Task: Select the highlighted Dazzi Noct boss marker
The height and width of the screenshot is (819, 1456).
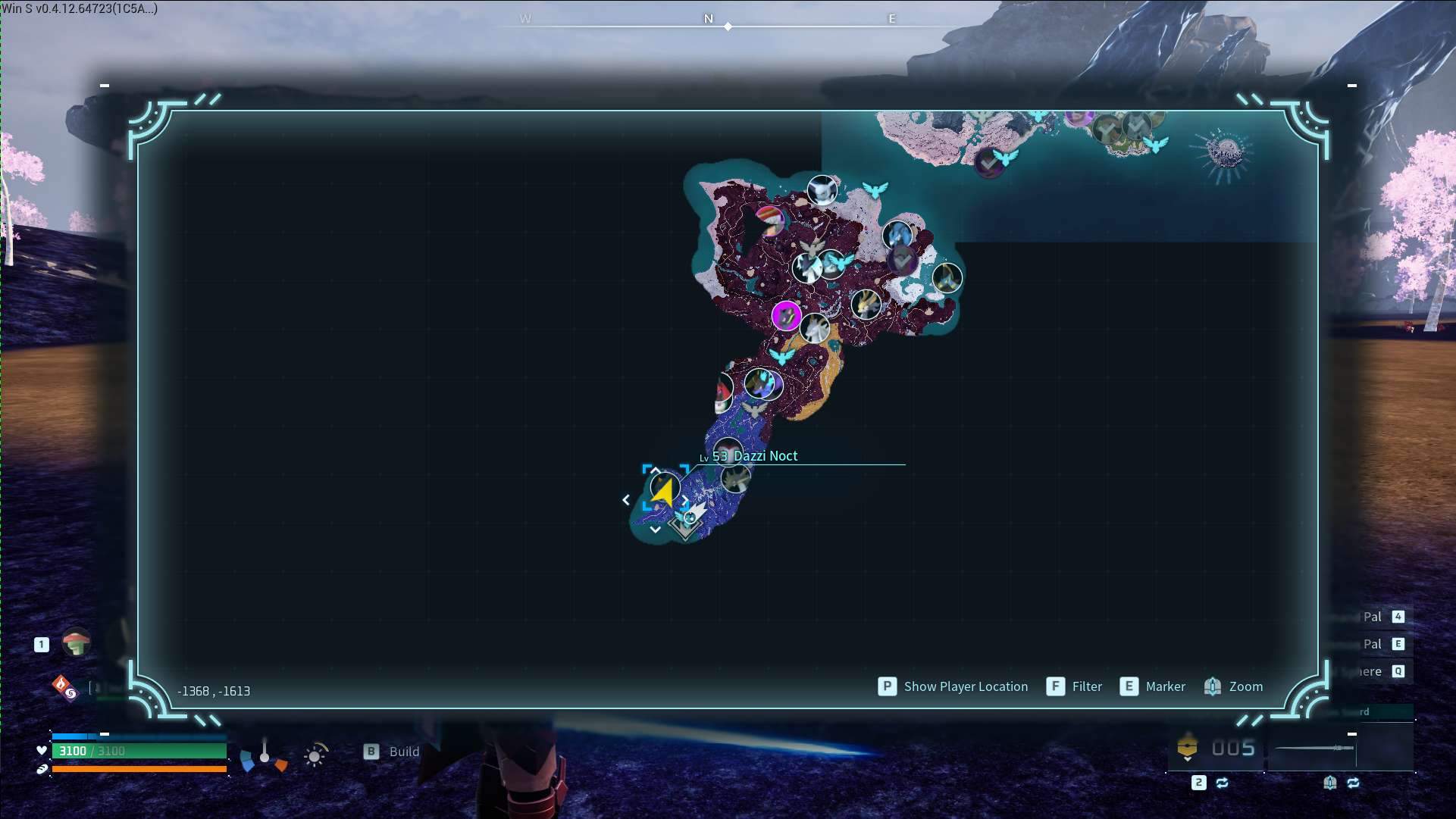Action: 664,489
